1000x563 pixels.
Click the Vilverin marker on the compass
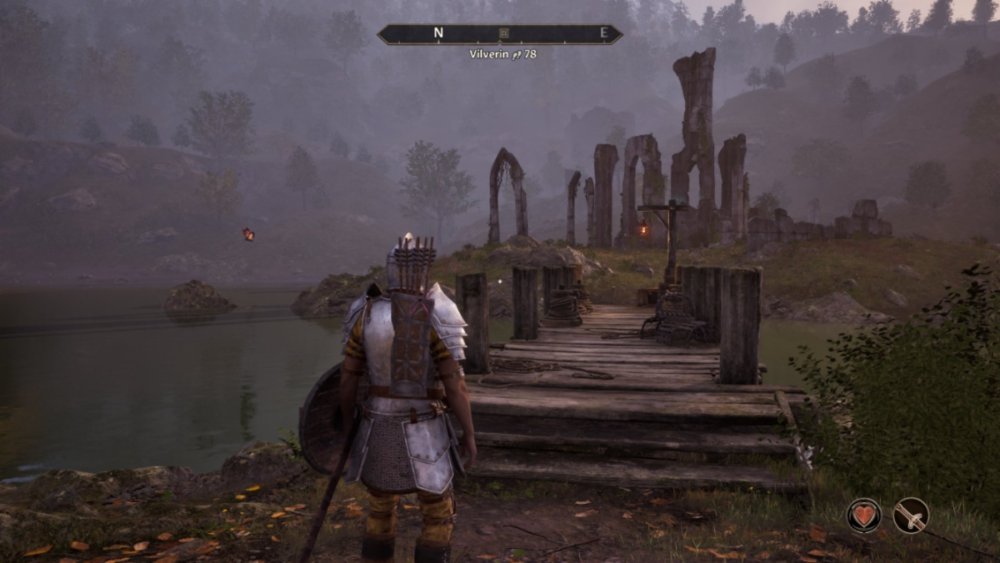[504, 33]
